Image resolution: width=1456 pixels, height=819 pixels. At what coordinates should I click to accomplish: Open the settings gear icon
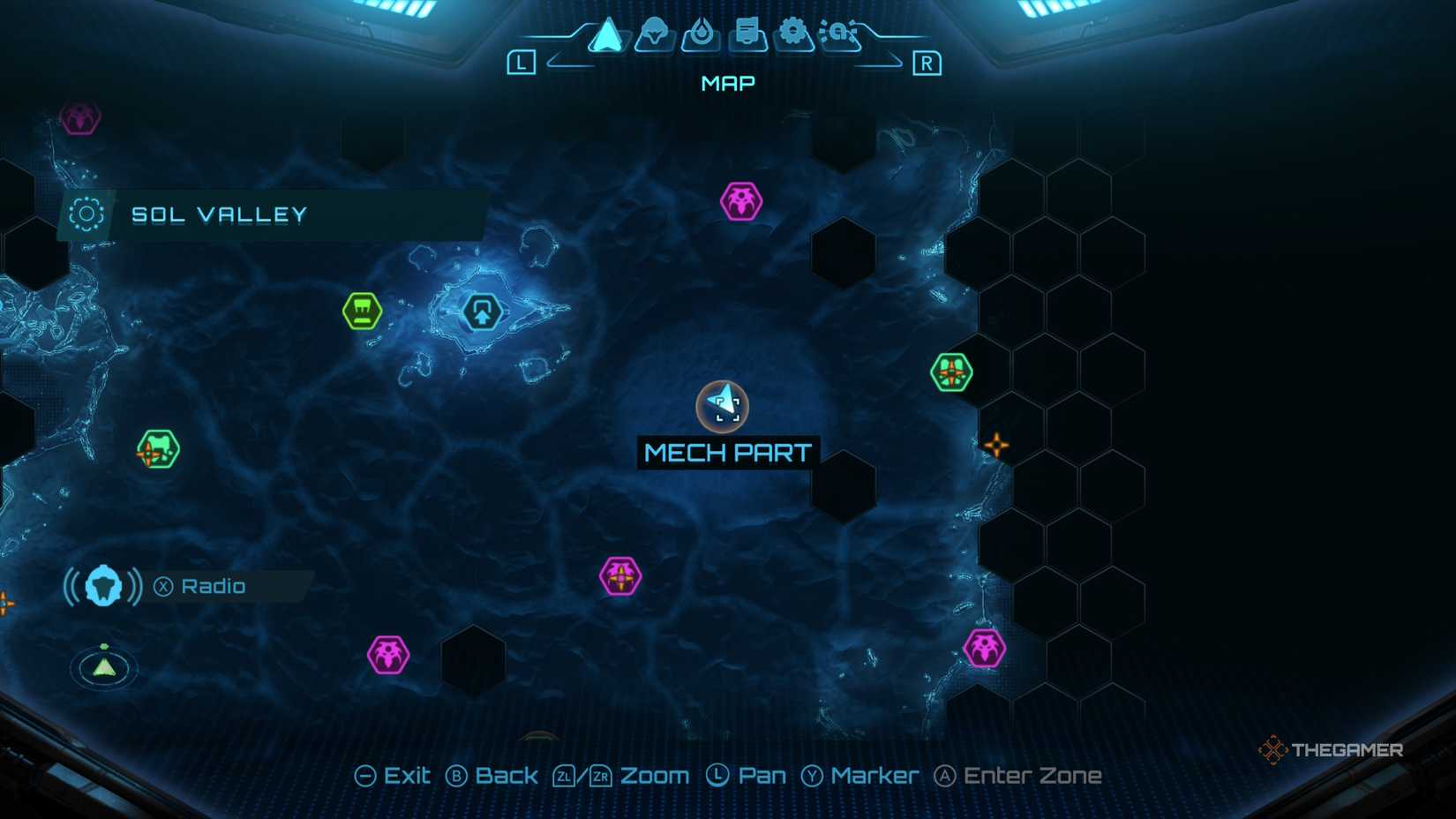coord(795,32)
